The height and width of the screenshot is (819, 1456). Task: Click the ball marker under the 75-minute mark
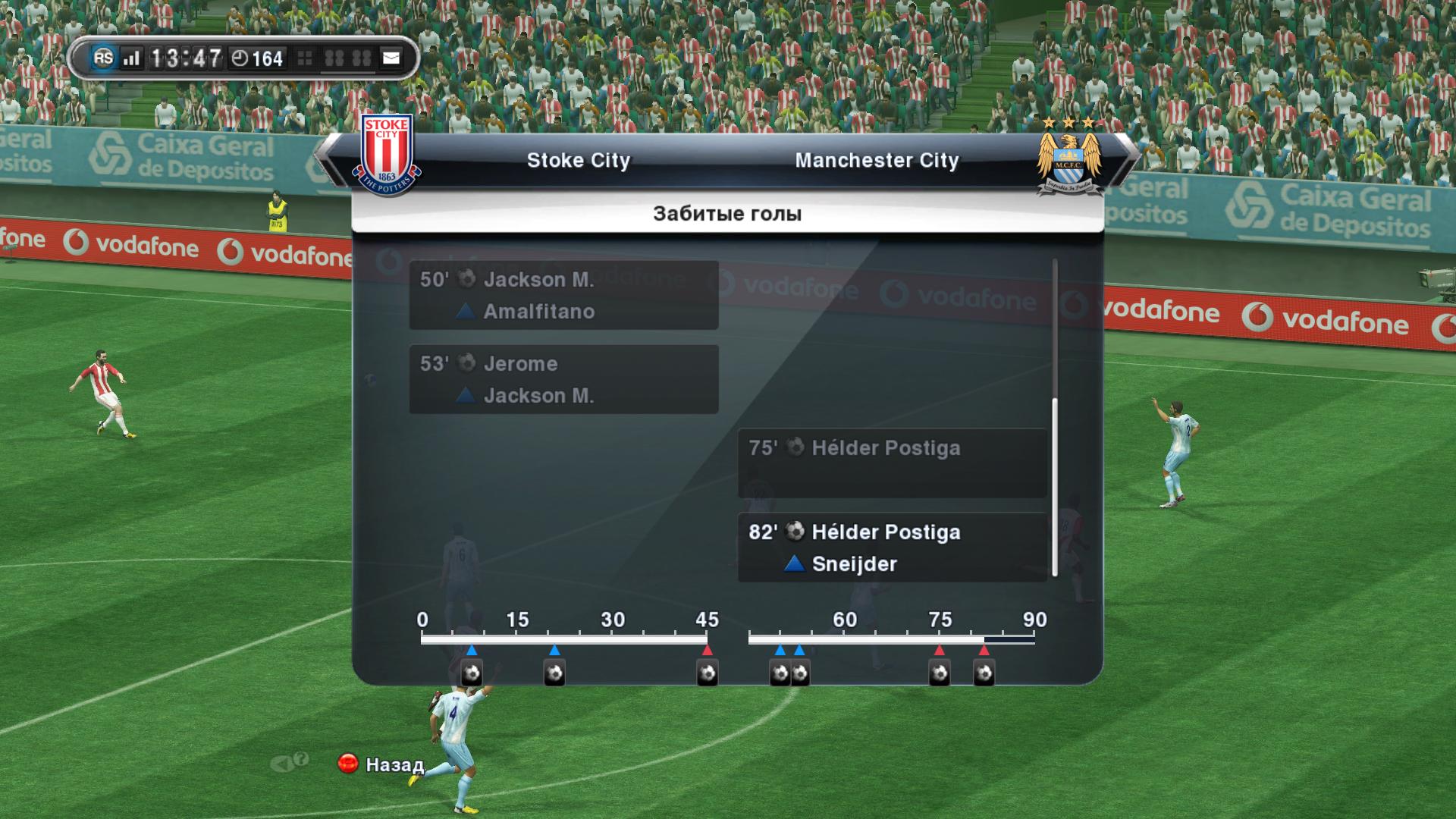pos(940,673)
